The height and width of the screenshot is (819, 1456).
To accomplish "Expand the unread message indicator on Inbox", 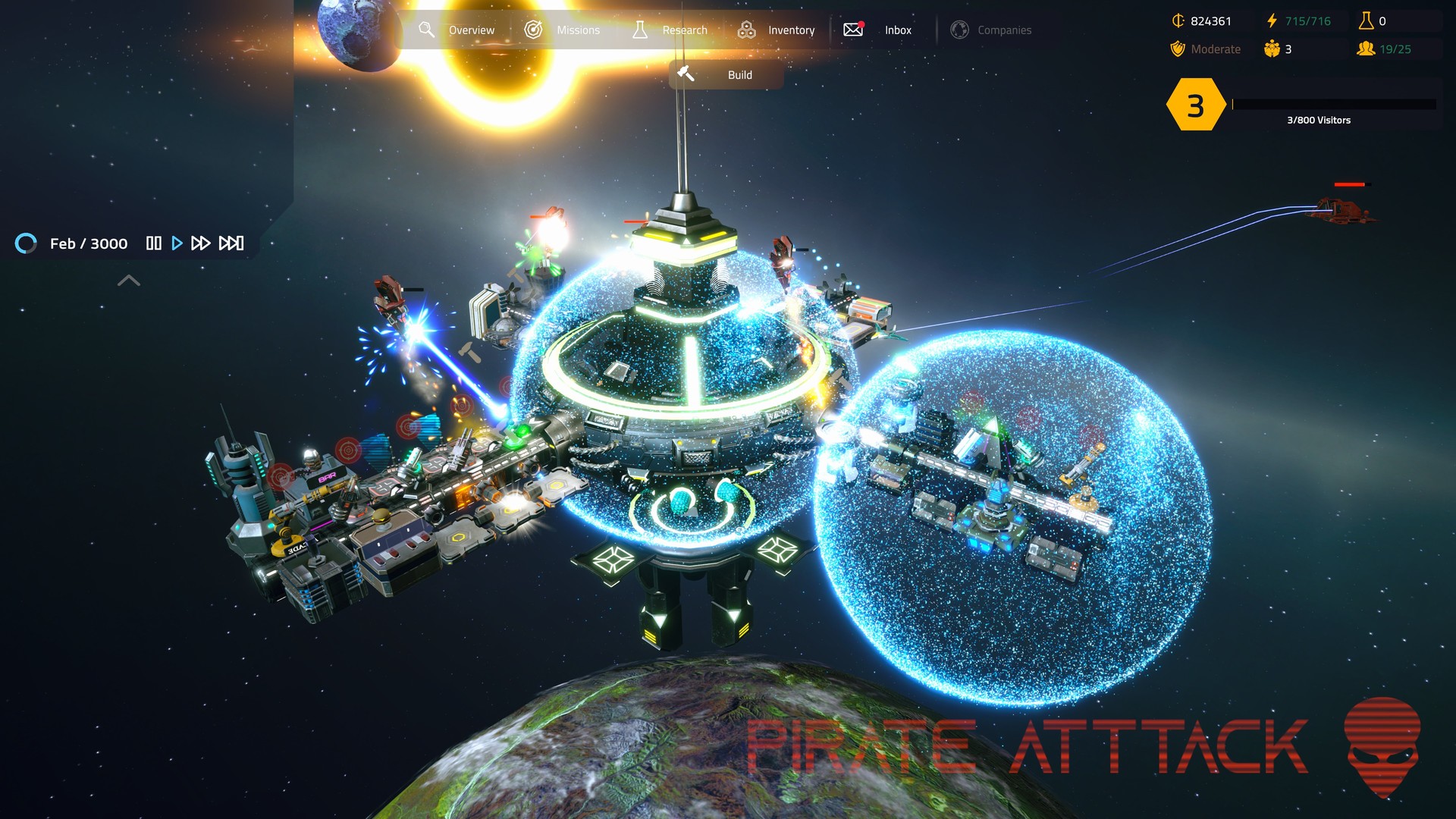I will pos(860,22).
